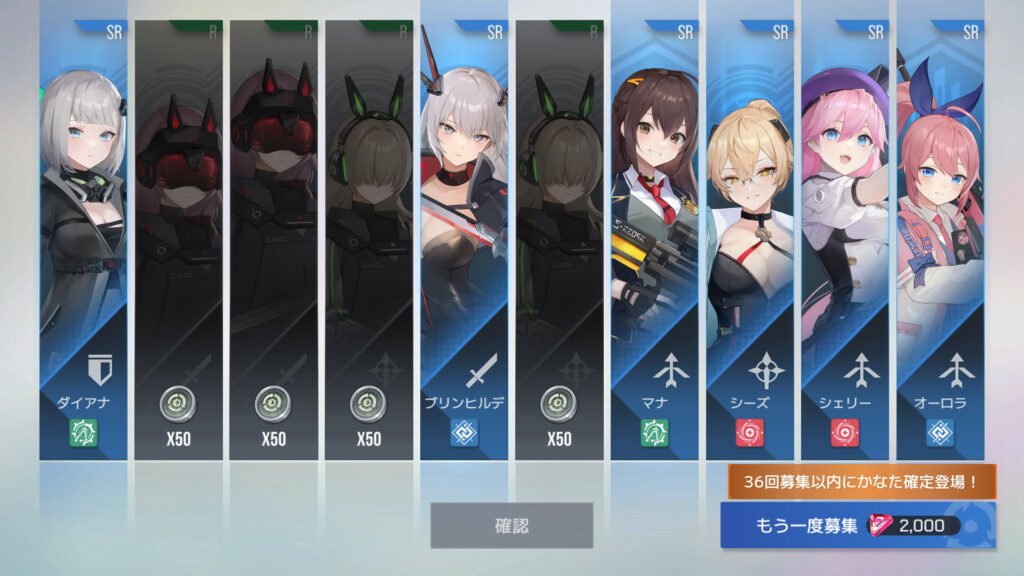This screenshot has height=576, width=1024.
Task: Open the シェリー character card
Action: (x=845, y=240)
